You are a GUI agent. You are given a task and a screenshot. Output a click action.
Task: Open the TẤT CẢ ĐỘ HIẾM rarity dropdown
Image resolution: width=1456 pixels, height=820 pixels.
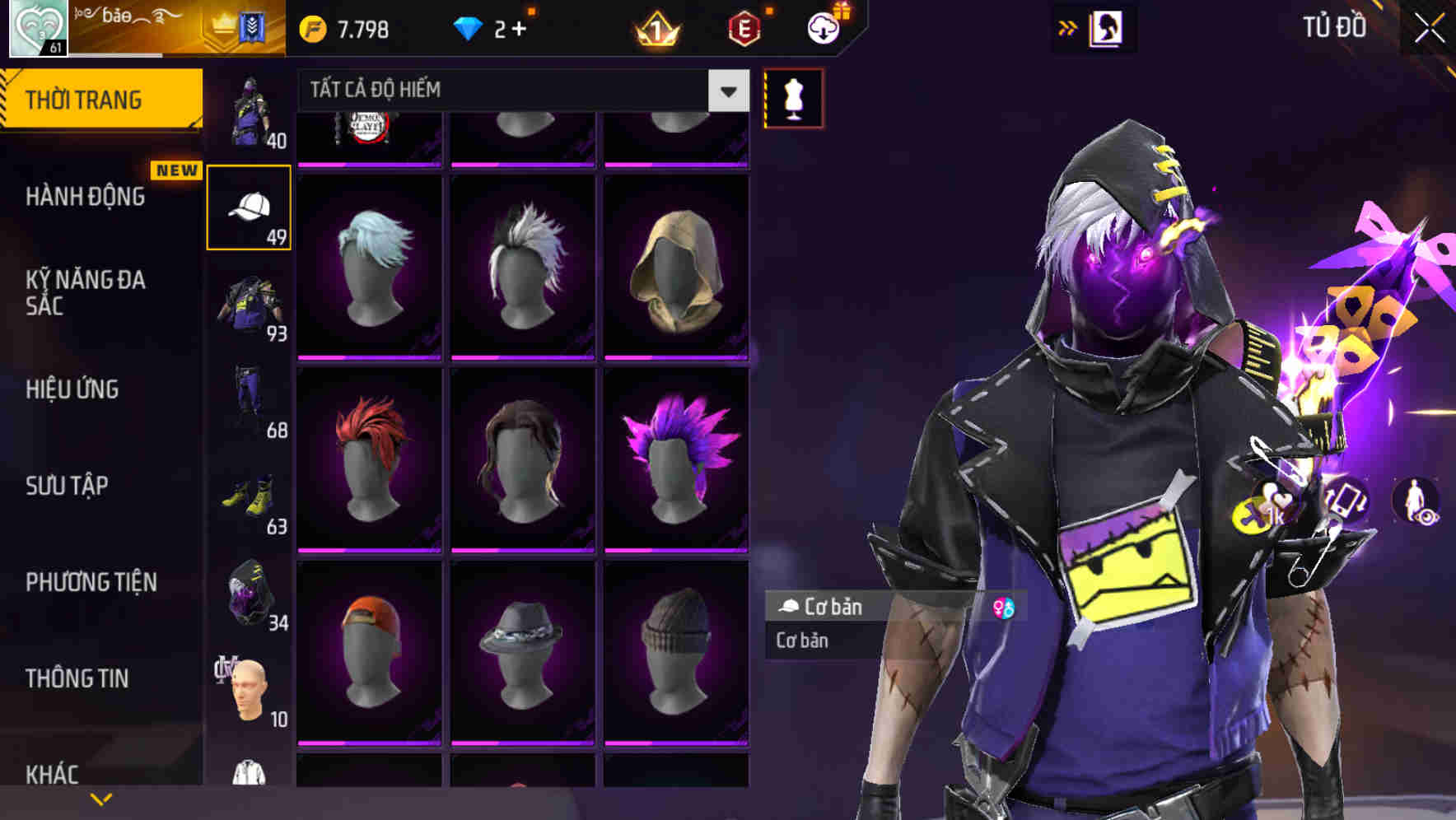[726, 91]
